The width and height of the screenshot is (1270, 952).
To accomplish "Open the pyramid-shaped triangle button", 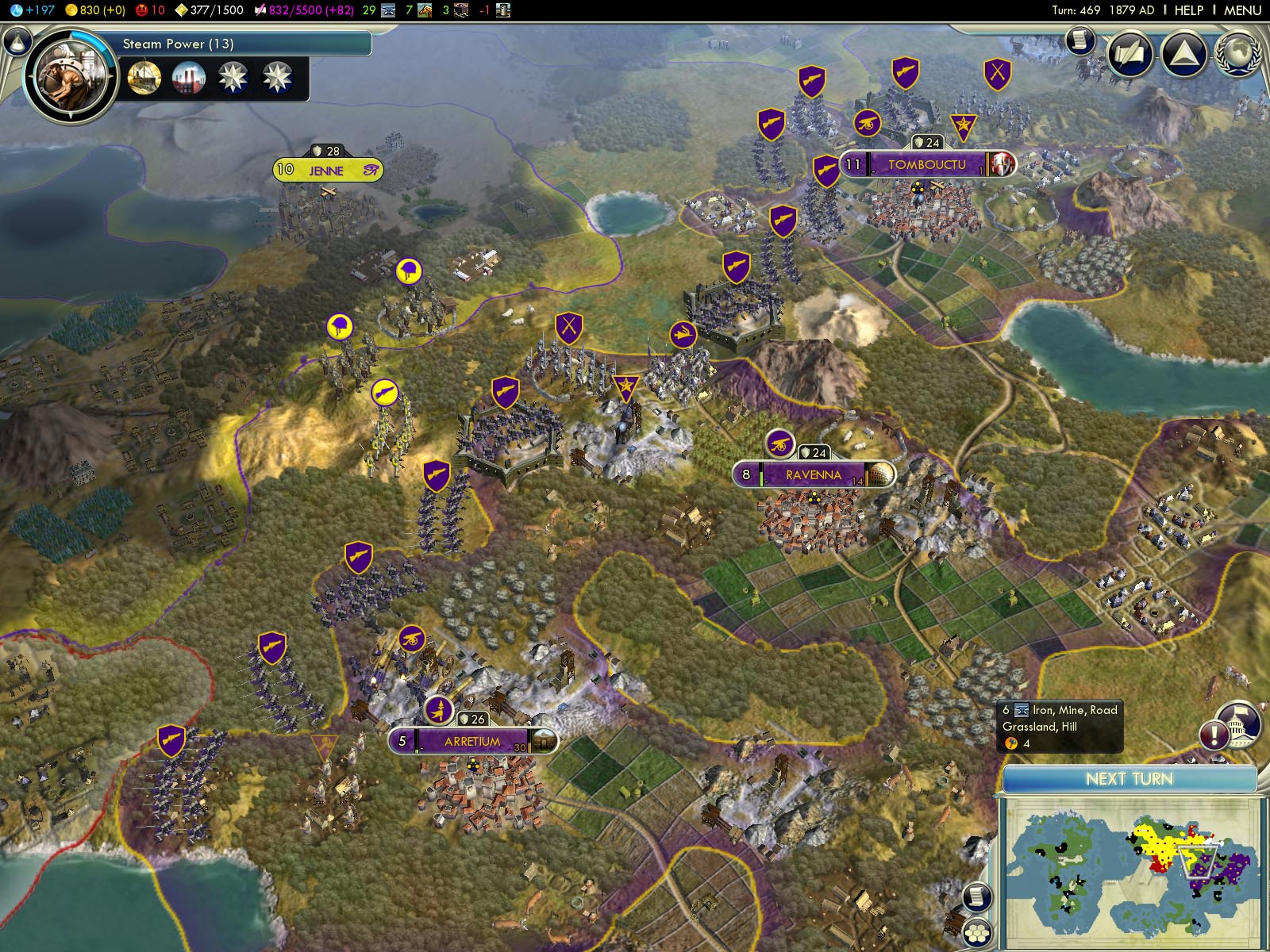I will coord(1183,54).
